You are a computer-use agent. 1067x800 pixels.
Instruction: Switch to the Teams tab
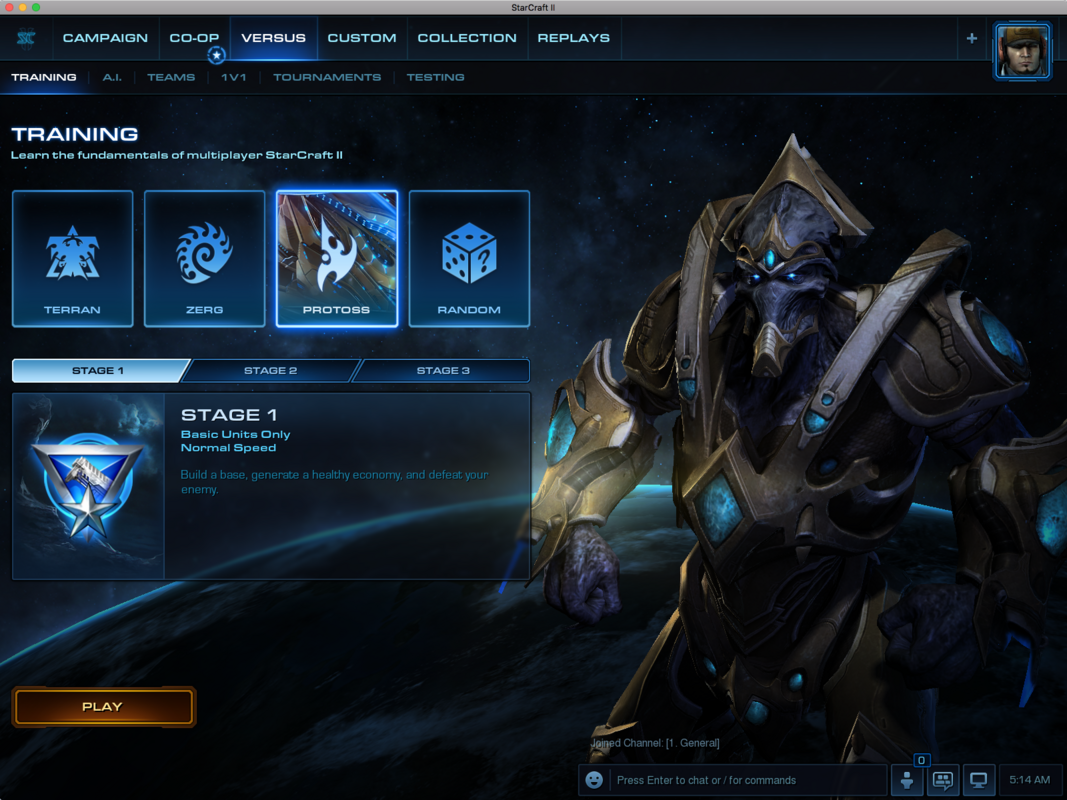pos(171,77)
